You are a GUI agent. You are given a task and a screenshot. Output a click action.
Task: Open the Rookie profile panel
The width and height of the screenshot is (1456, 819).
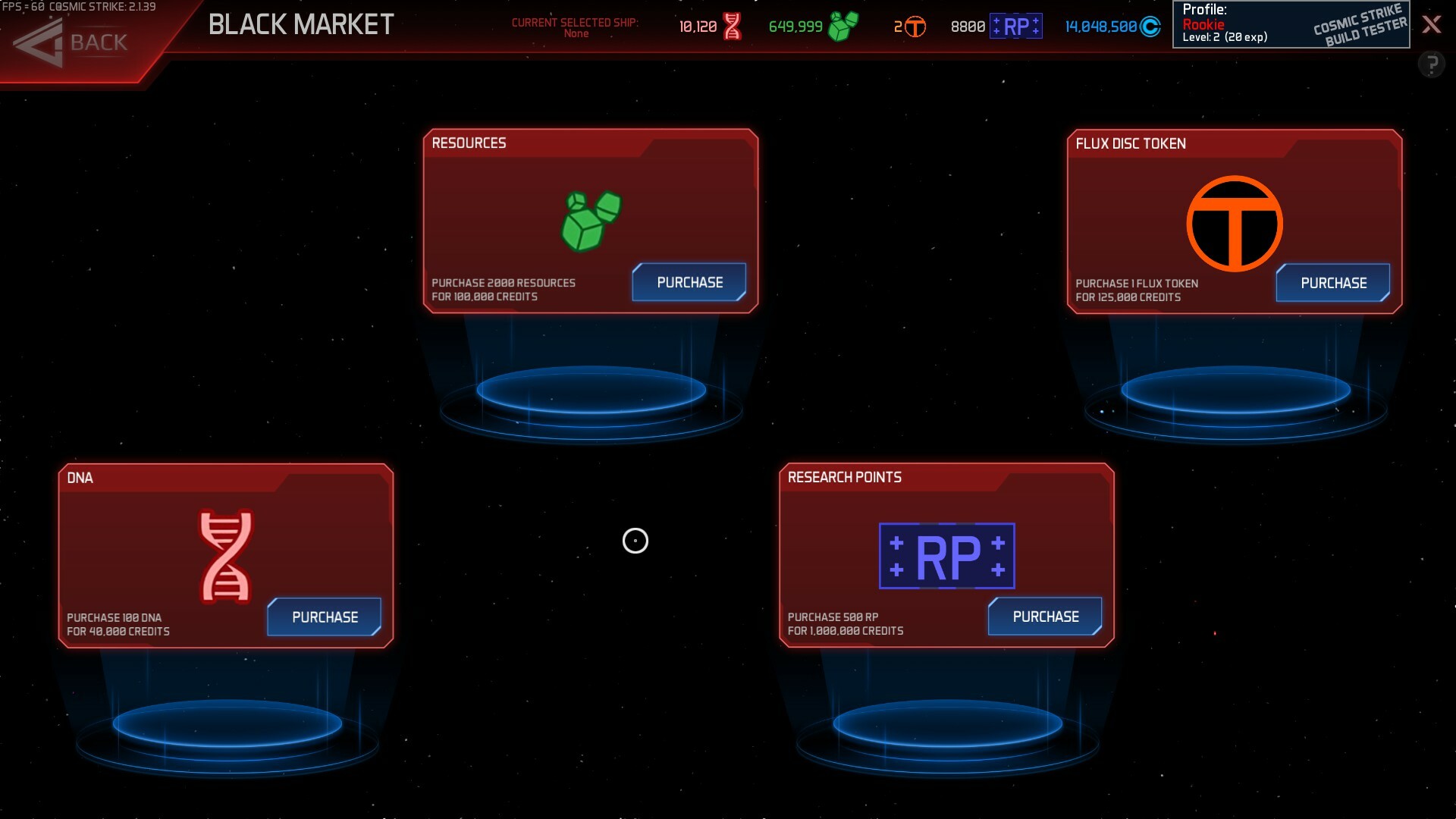click(1205, 23)
